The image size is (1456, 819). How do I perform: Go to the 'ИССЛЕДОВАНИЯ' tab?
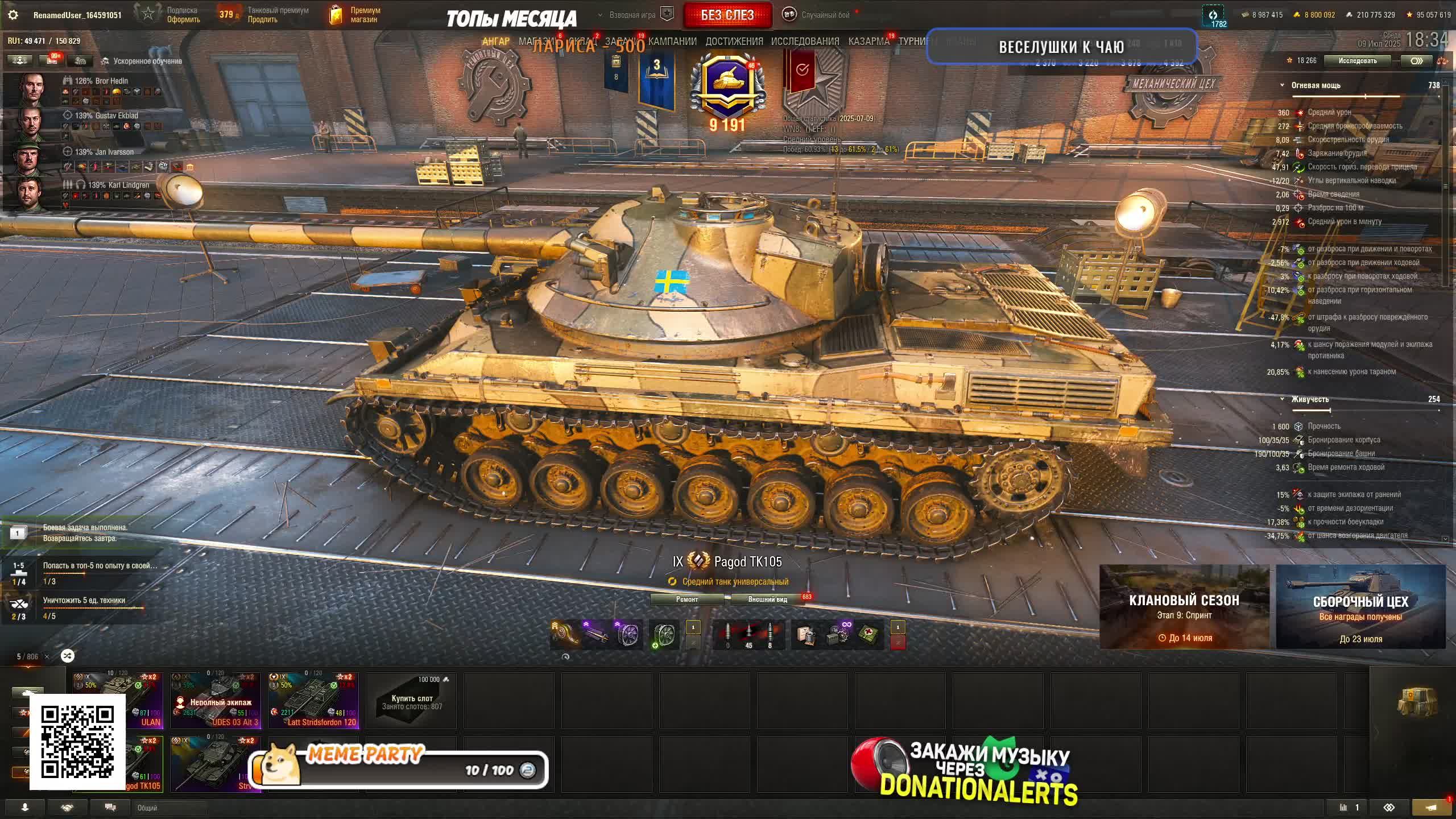(x=805, y=42)
